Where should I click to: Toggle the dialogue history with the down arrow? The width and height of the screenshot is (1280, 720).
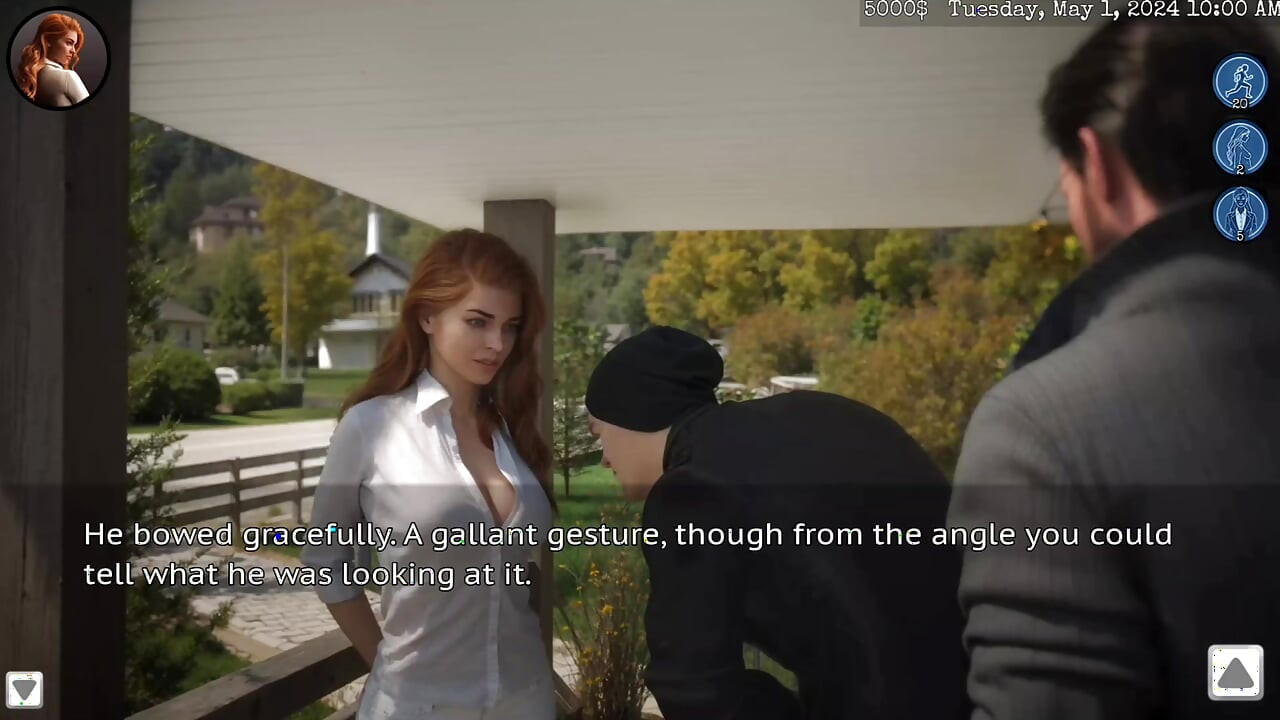tap(24, 689)
